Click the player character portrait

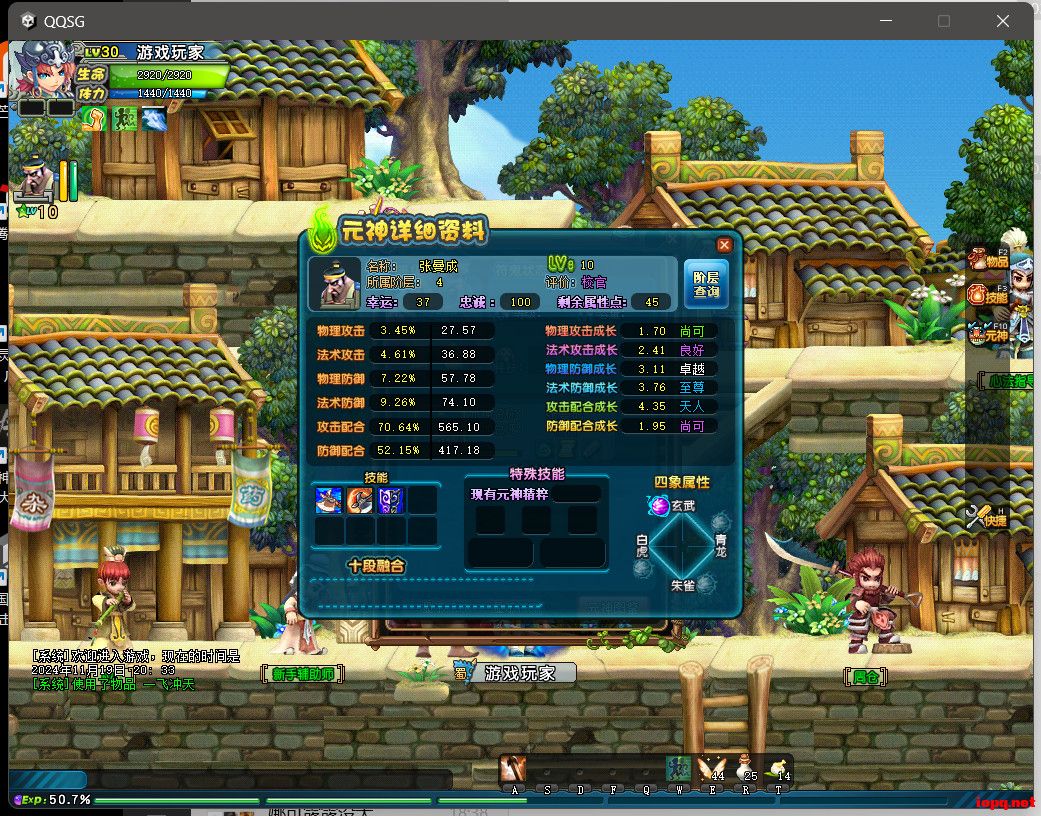tap(44, 70)
